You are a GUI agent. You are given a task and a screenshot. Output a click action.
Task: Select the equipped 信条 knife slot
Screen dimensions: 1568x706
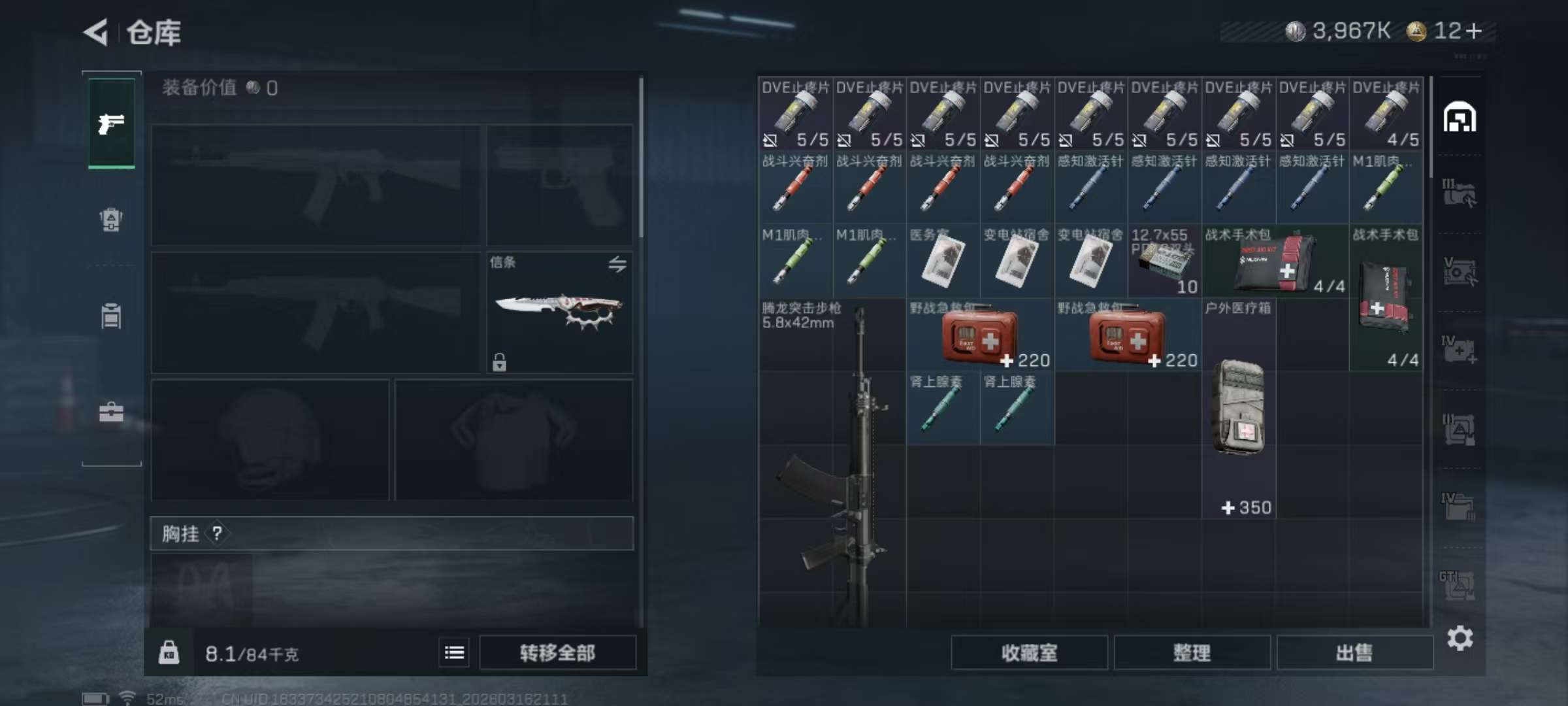[x=559, y=312]
